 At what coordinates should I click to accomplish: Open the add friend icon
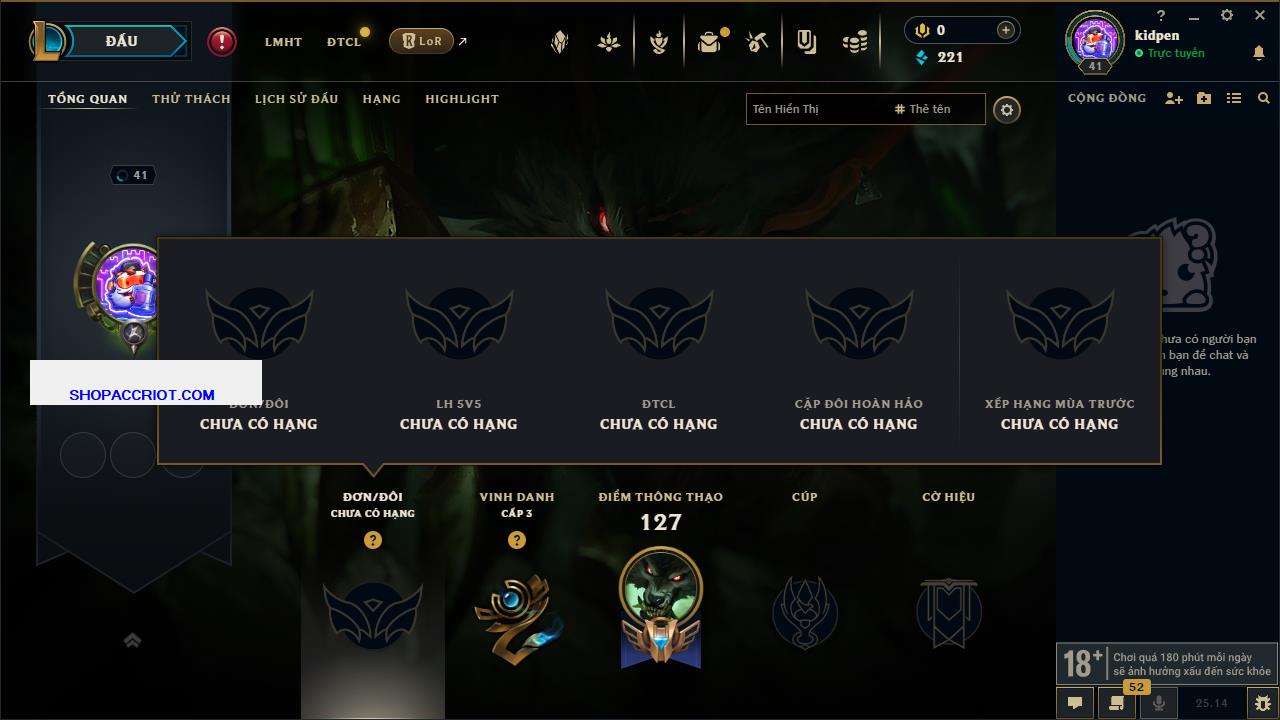(x=1174, y=98)
